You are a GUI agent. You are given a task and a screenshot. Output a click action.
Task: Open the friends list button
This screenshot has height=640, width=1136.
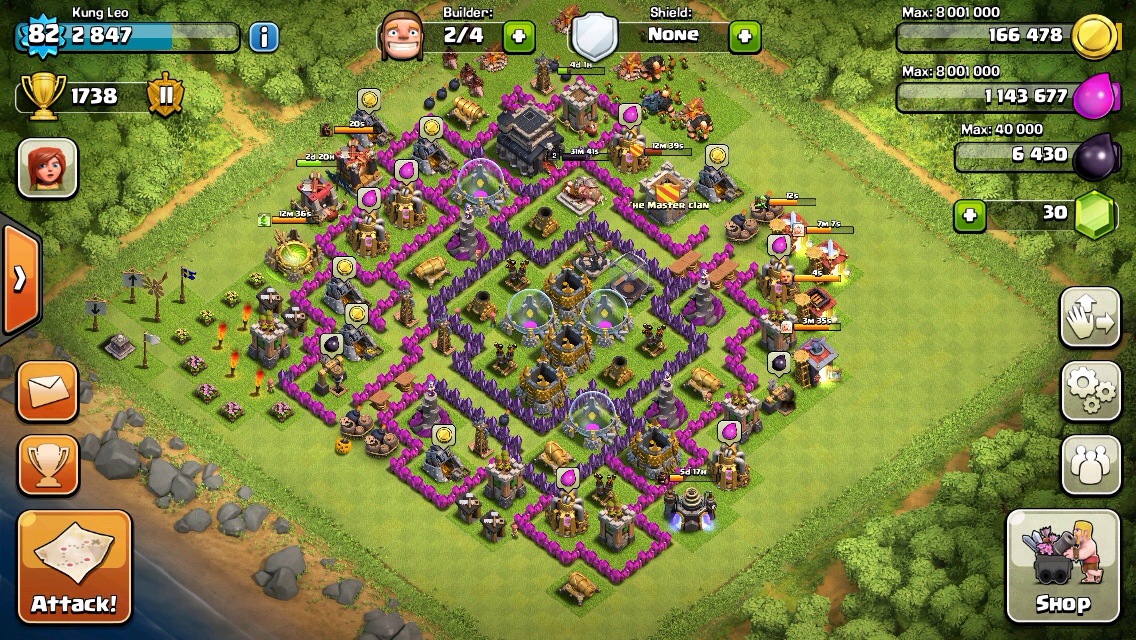[1090, 466]
